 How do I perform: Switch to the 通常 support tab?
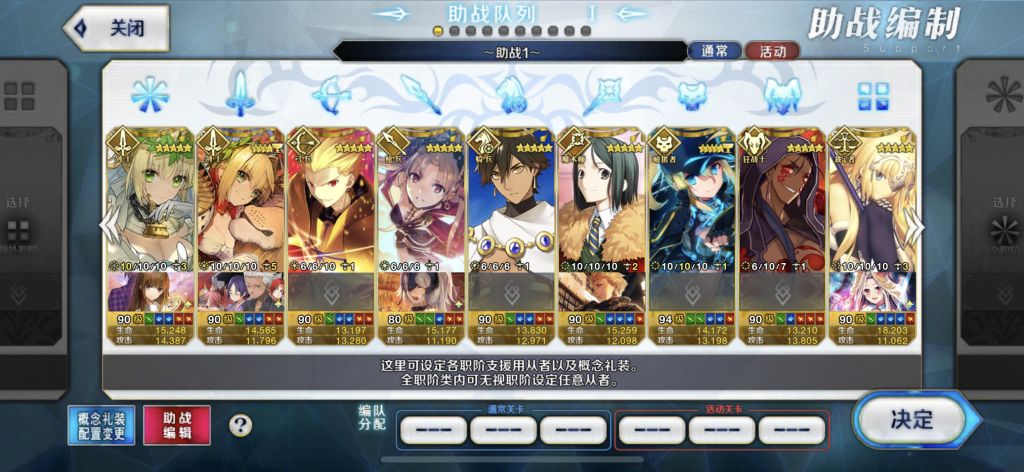pyautogui.click(x=714, y=51)
